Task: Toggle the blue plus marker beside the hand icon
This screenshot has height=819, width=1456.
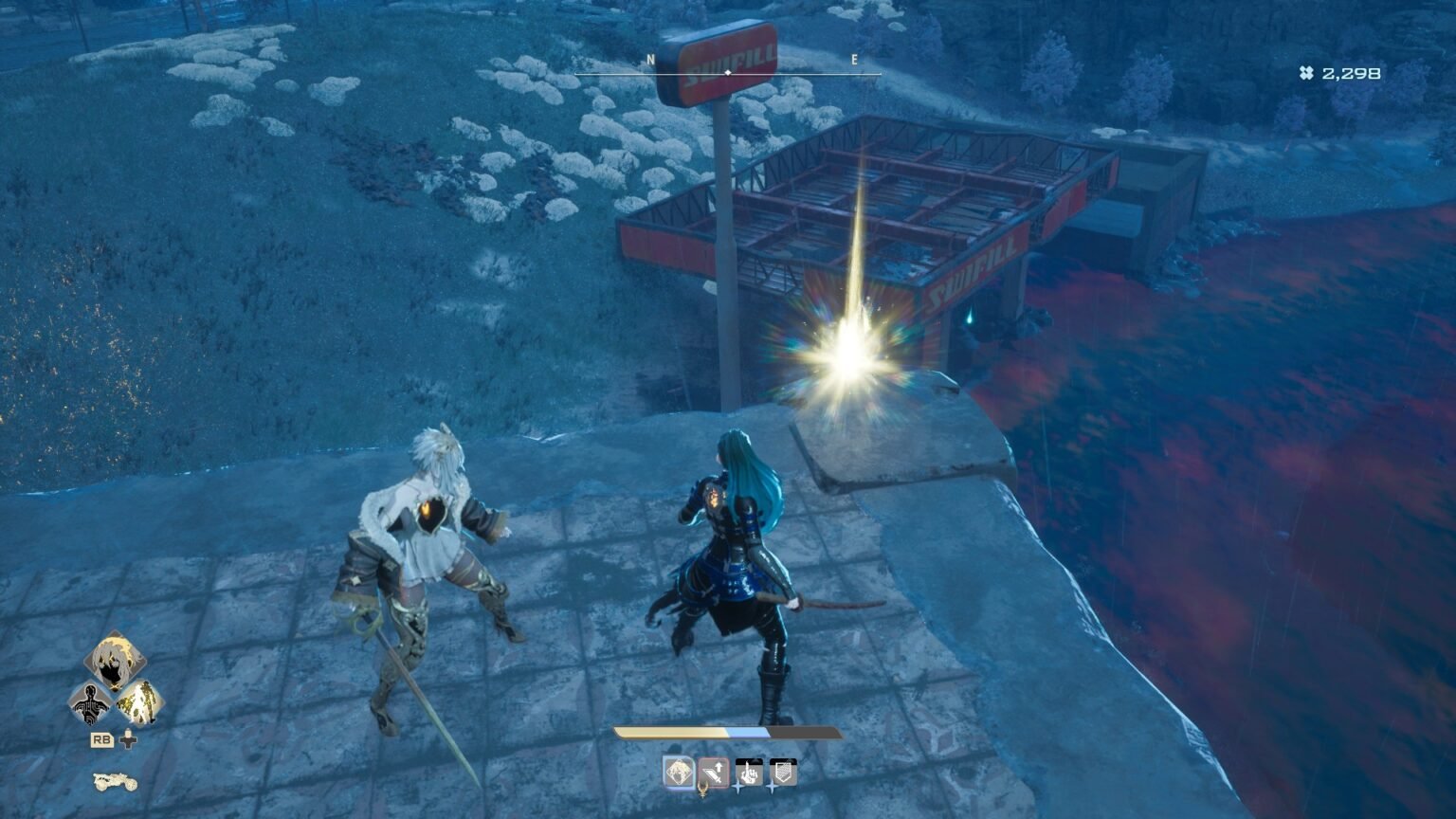Action: point(737,788)
